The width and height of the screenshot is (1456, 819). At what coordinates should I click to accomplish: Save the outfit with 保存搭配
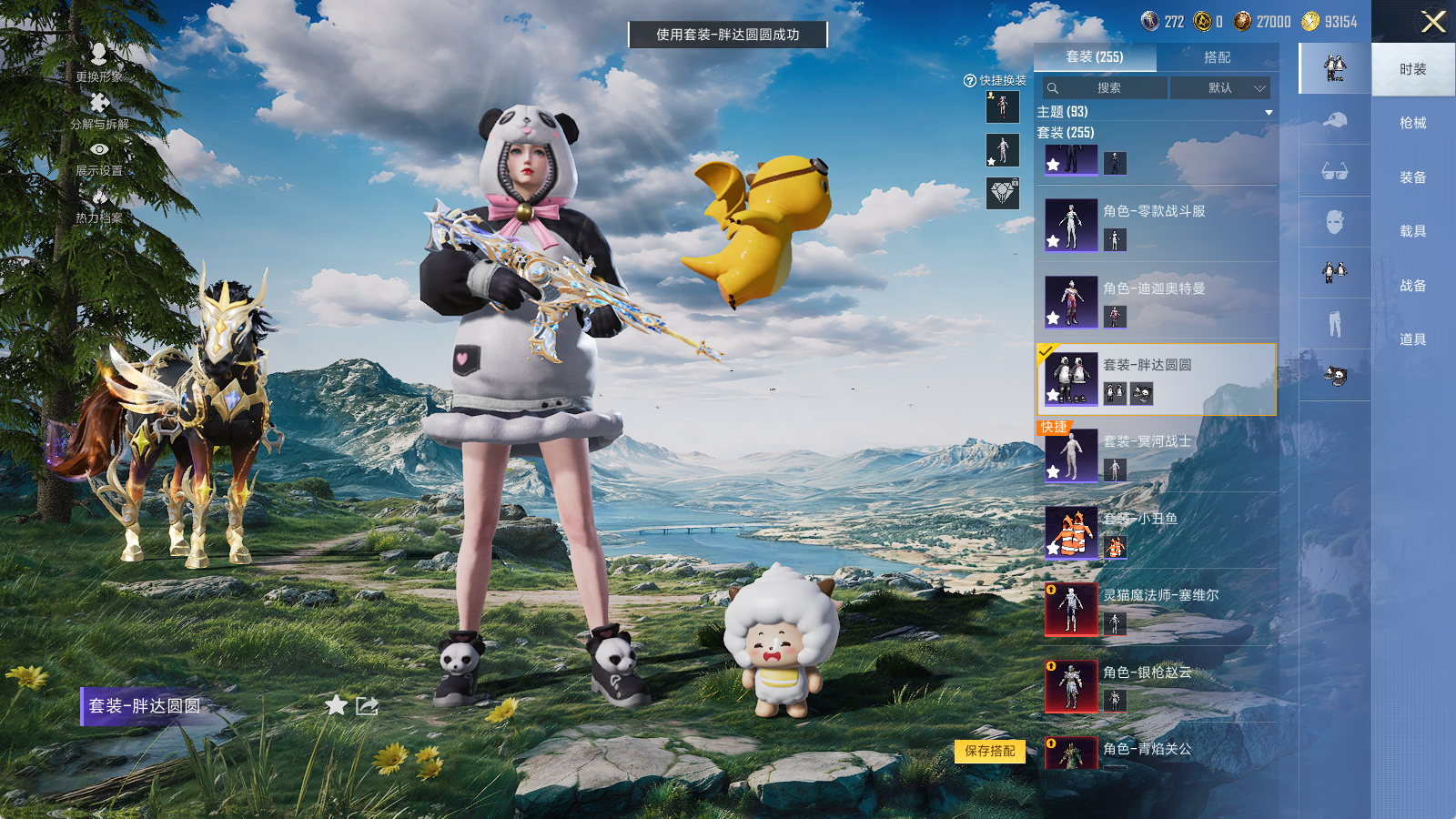pyautogui.click(x=990, y=751)
